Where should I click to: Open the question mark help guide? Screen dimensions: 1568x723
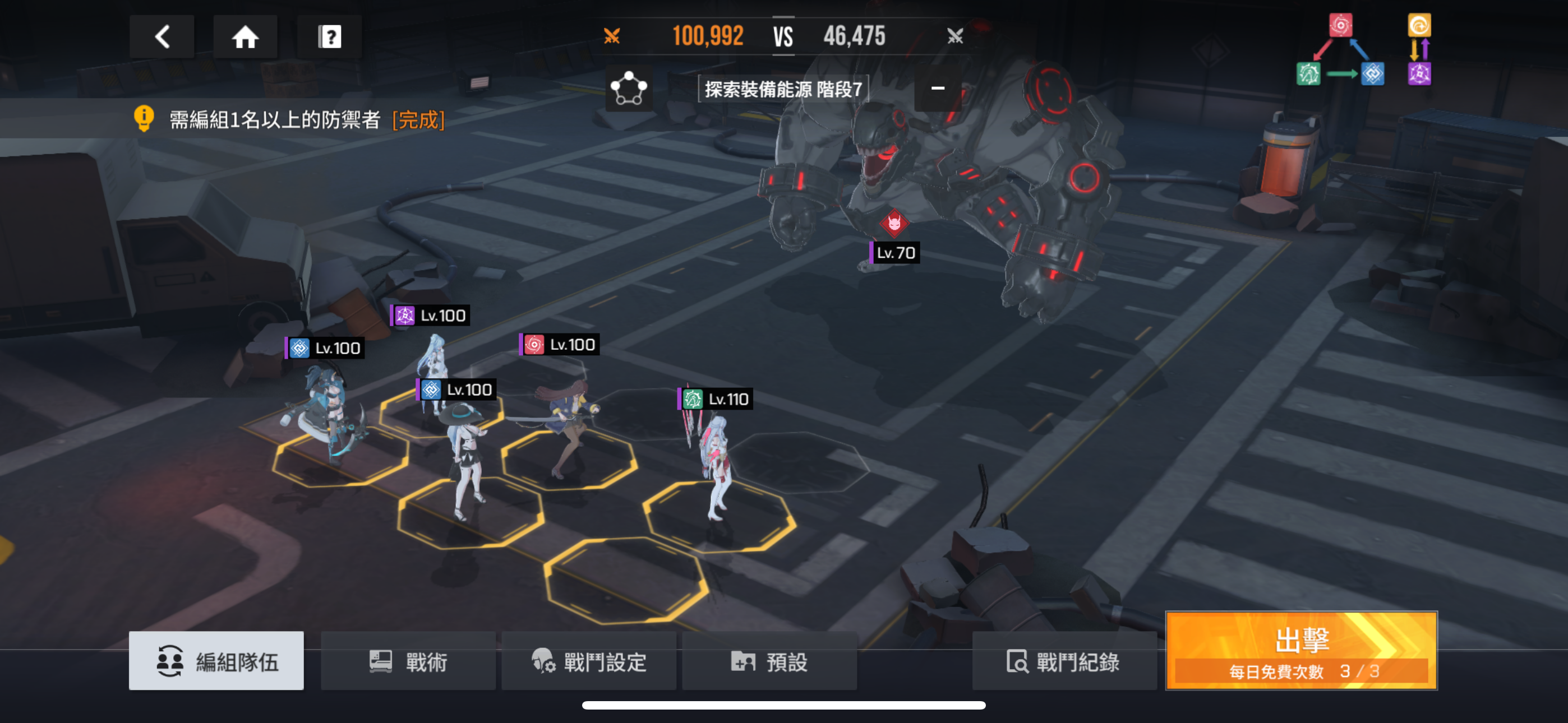point(329,37)
